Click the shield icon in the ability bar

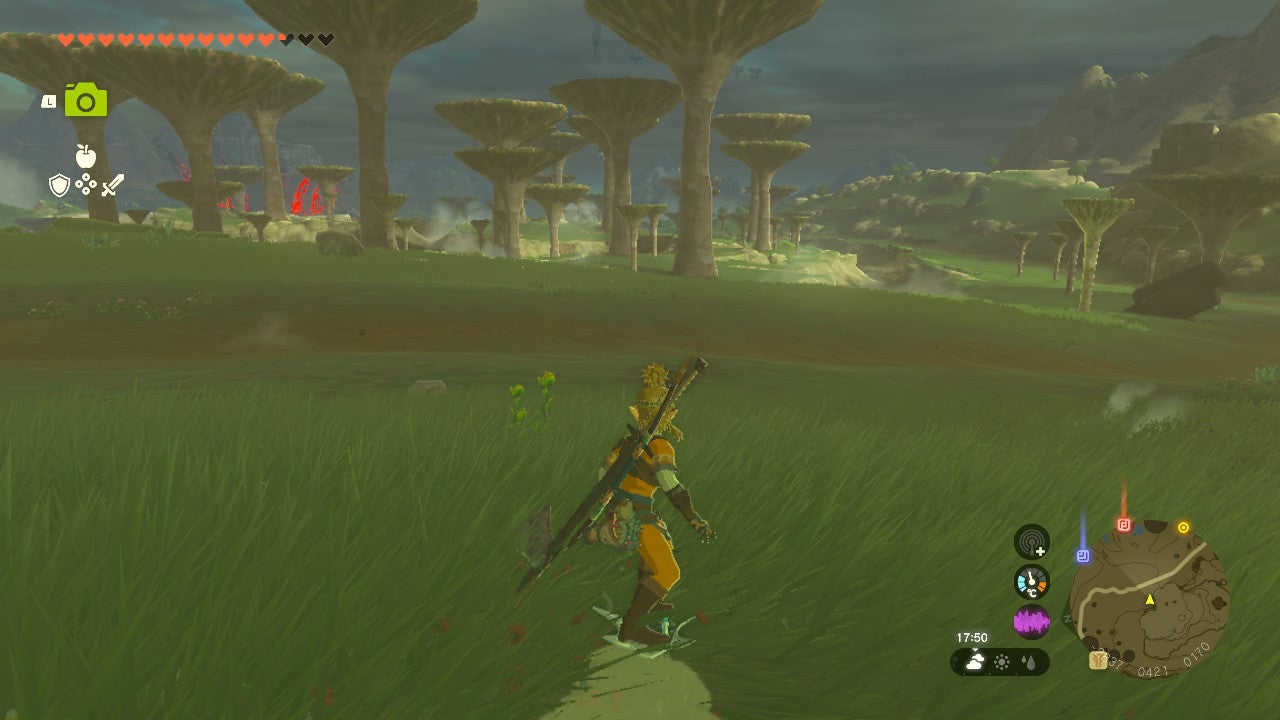(x=60, y=185)
